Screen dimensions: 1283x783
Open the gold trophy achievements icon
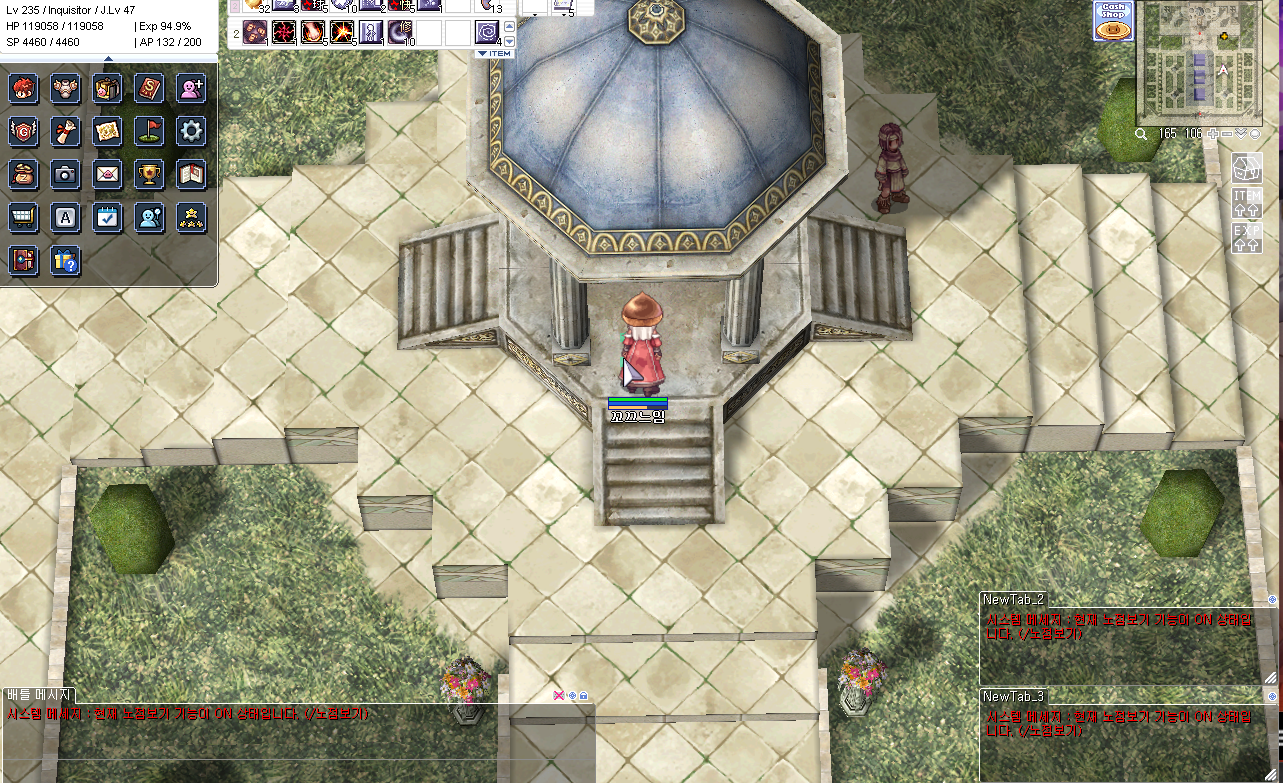[149, 174]
